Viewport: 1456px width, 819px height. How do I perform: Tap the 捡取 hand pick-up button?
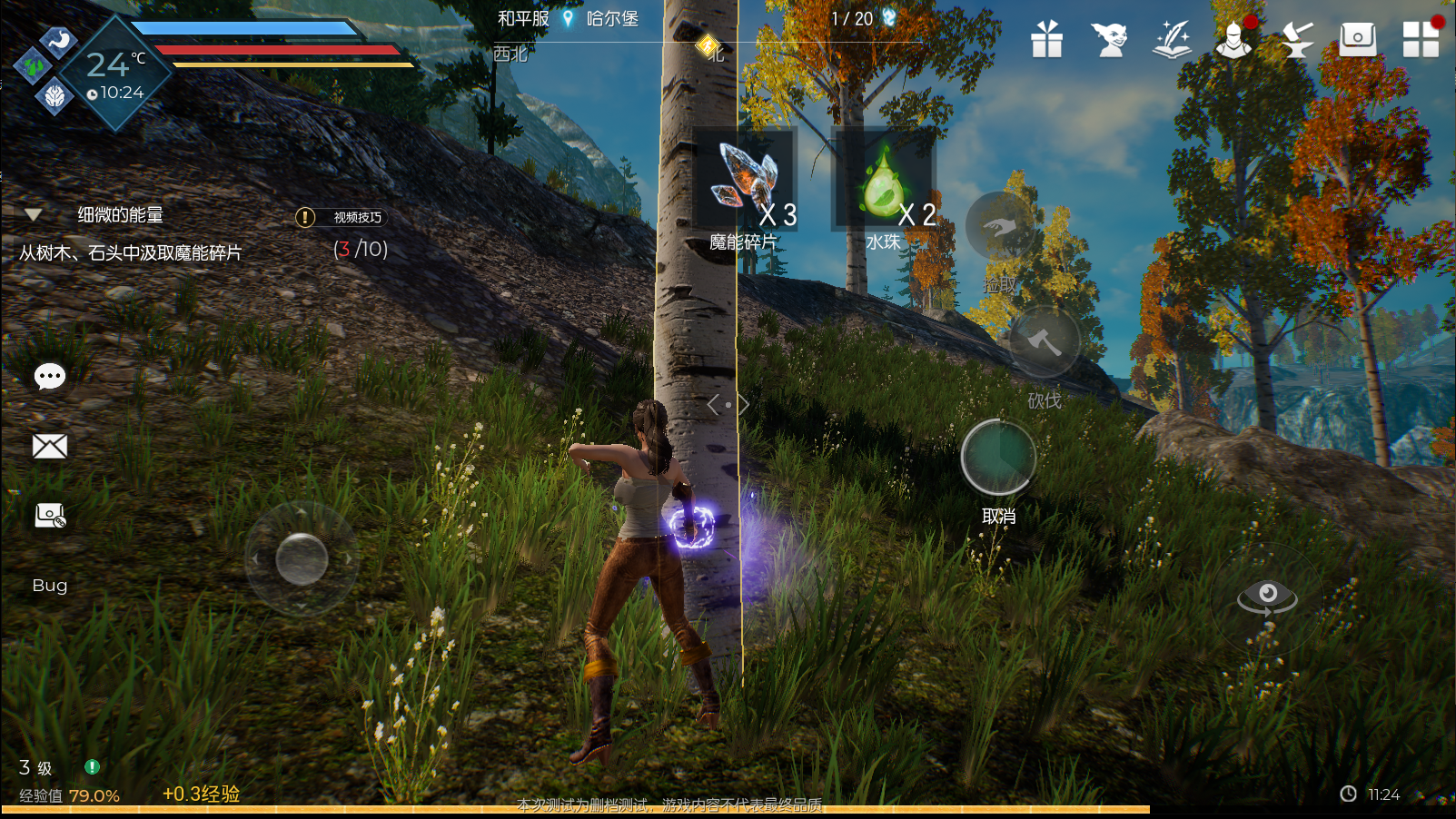(1000, 227)
